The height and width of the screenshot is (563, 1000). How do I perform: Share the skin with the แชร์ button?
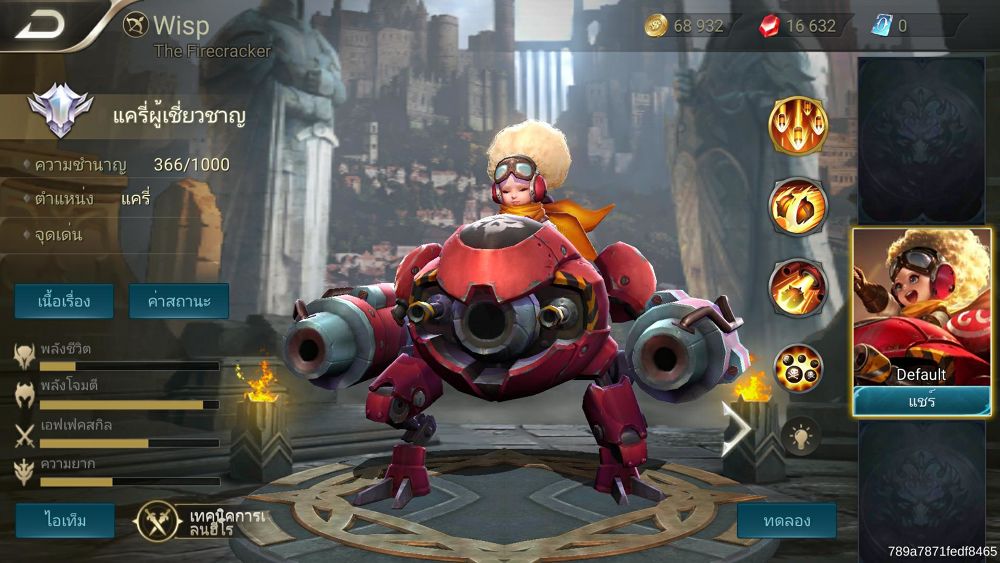tap(921, 401)
